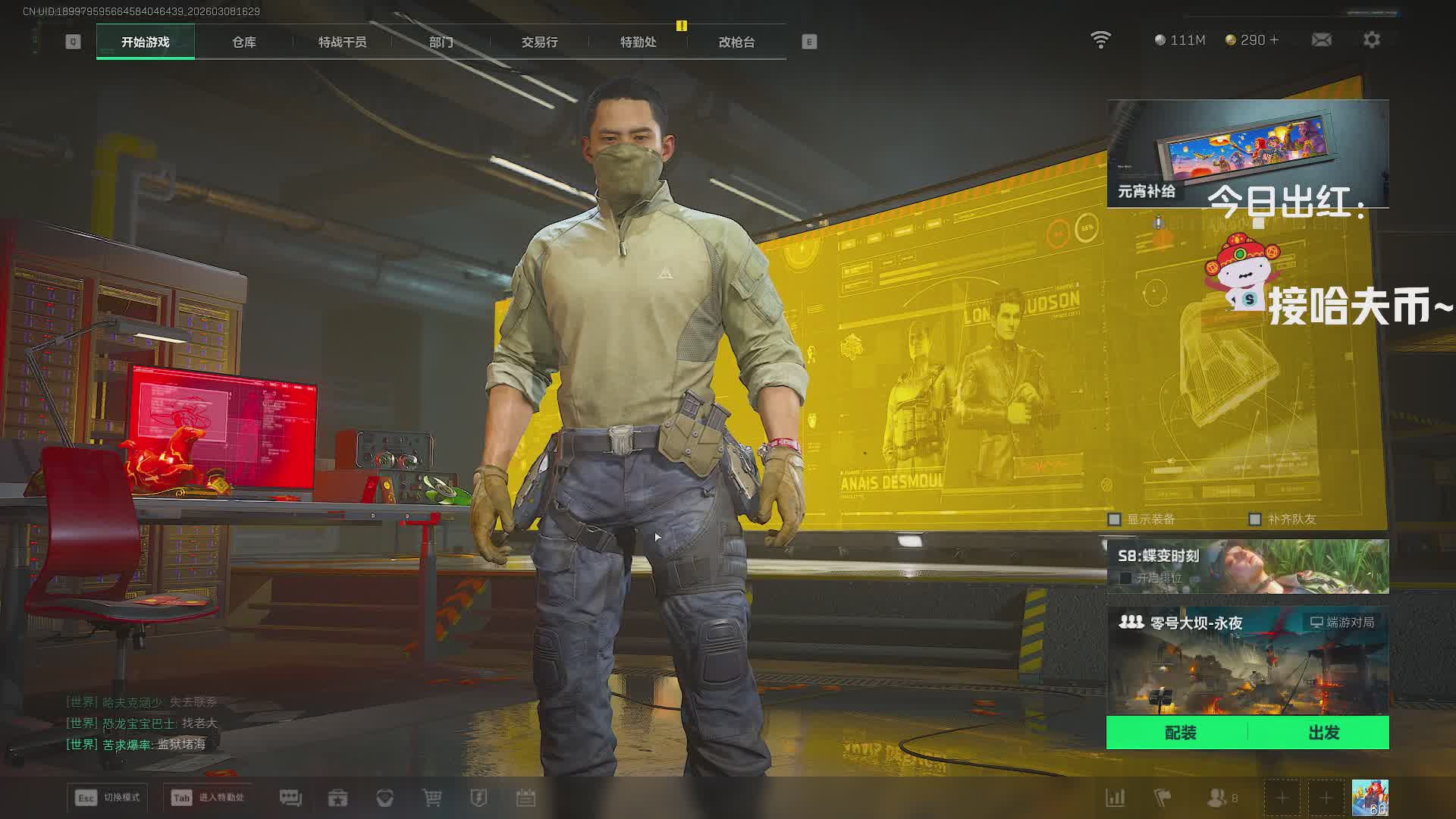The width and height of the screenshot is (1456, 819).
Task: Open the bar-chart statistics icon
Action: [1115, 798]
